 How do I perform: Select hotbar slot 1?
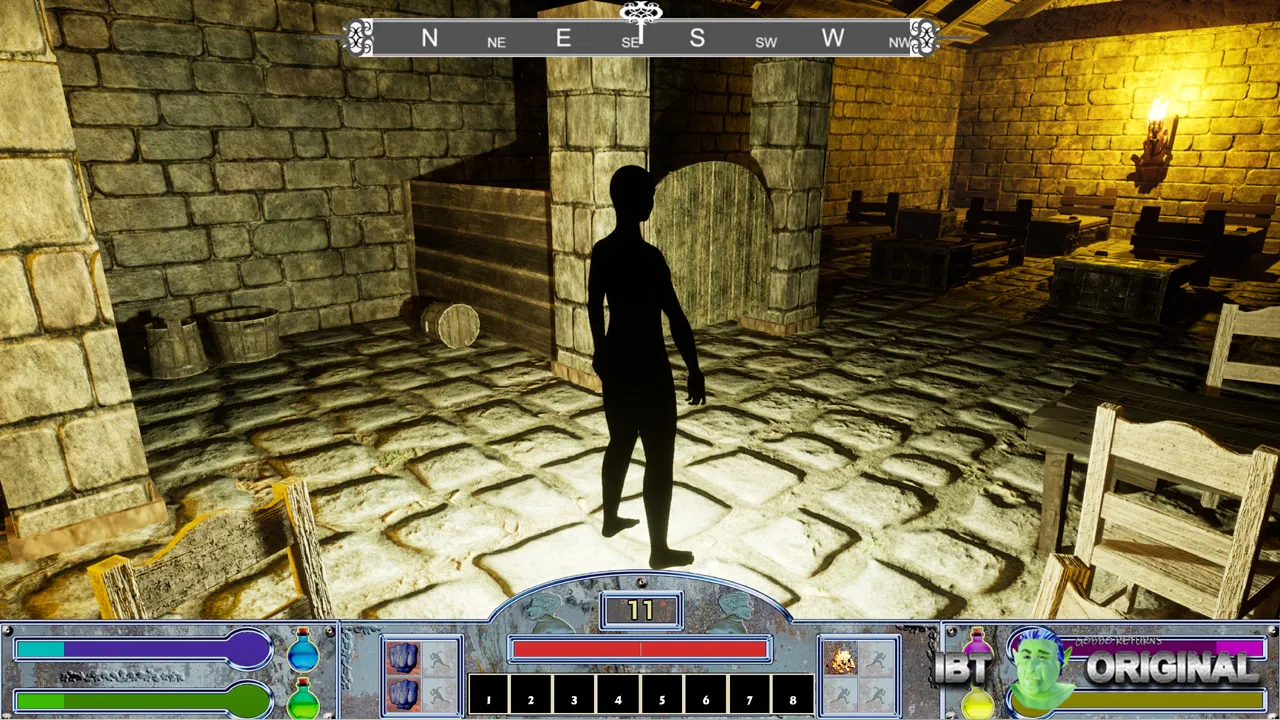[x=489, y=695]
